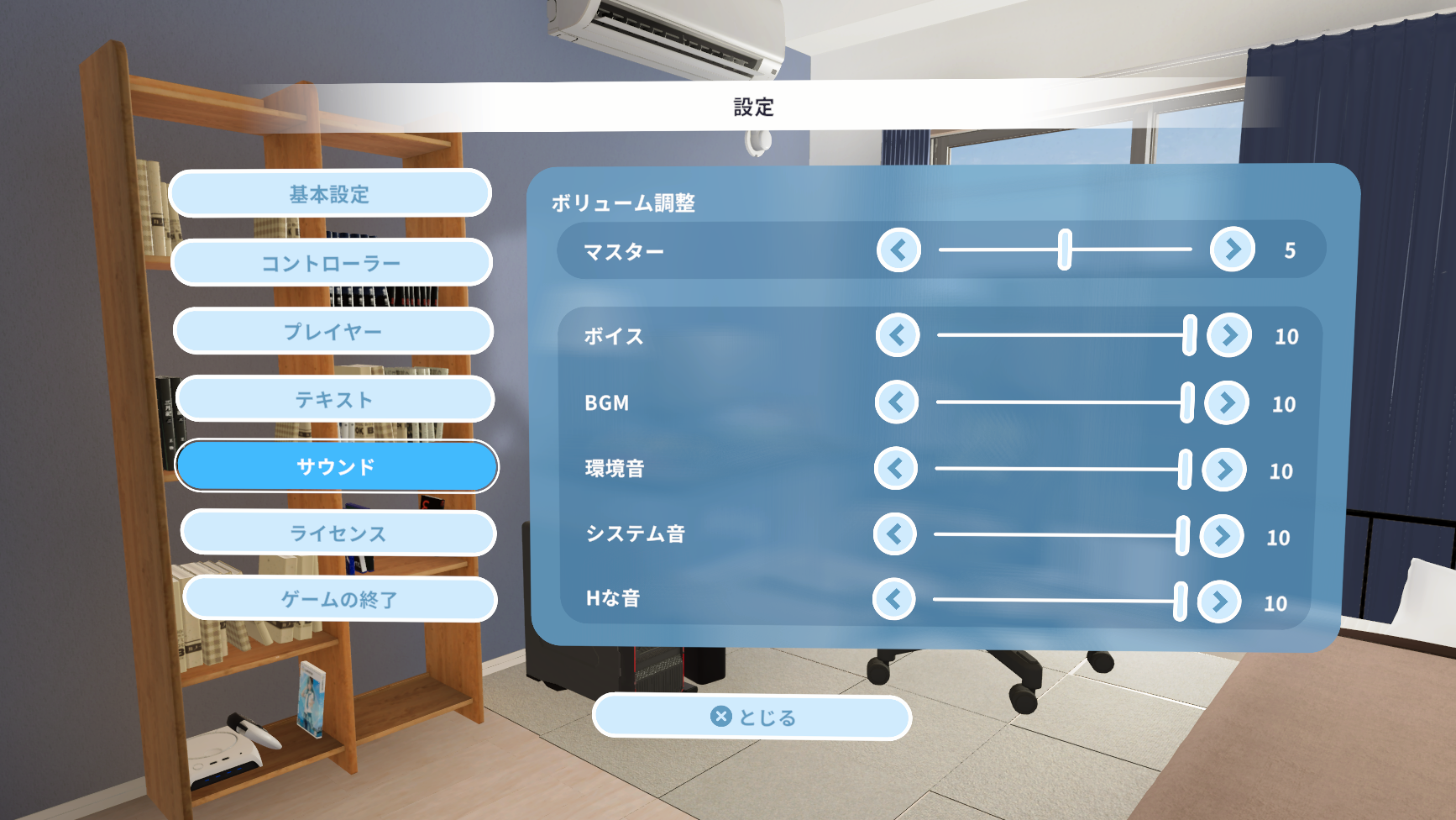This screenshot has height=820, width=1456.
Task: Lower the ボイス volume using the left chevron
Action: click(x=896, y=335)
